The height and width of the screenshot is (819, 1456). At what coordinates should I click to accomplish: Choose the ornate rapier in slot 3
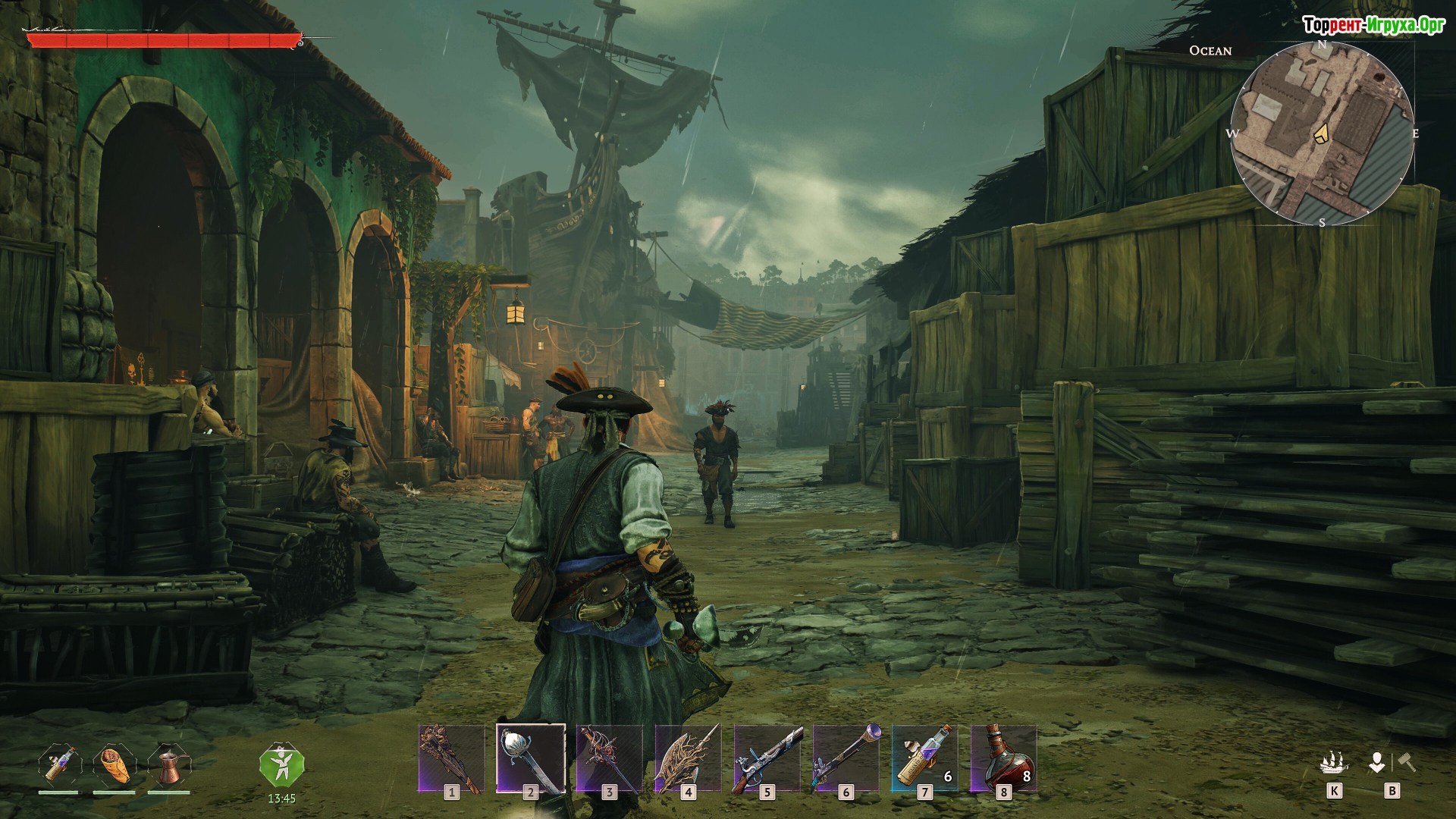point(609,758)
